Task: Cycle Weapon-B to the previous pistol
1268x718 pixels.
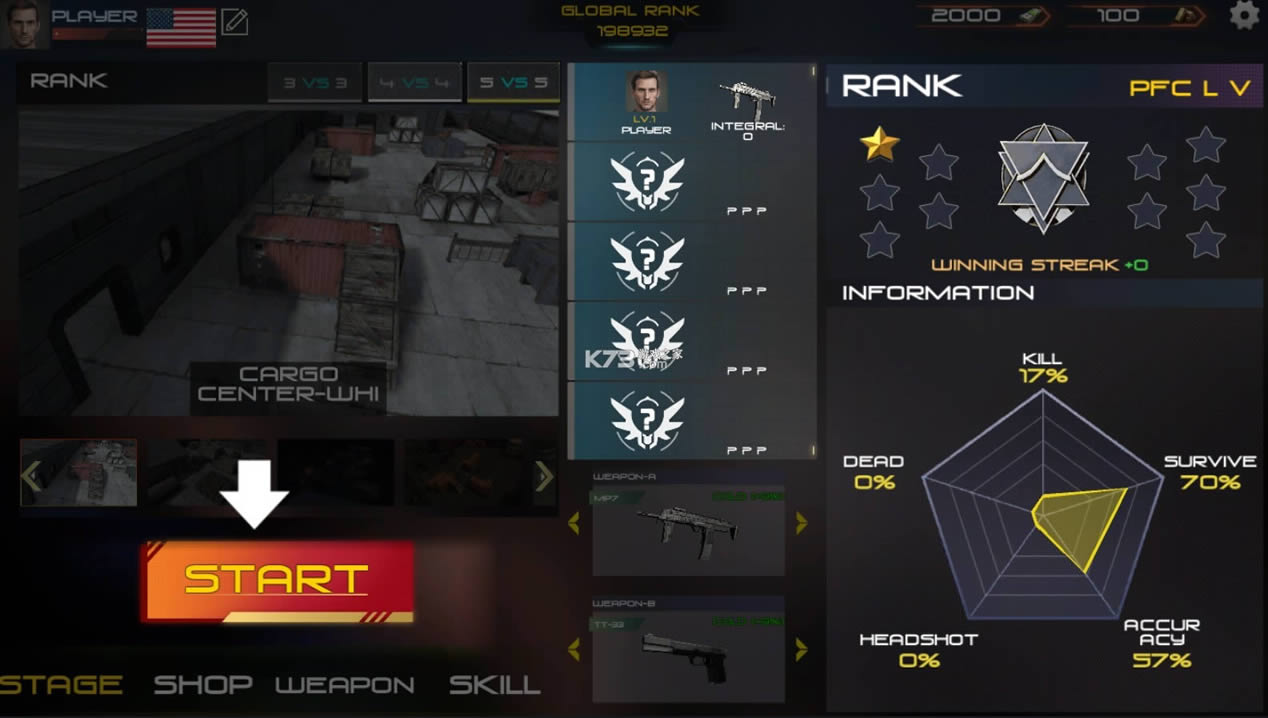Action: point(574,650)
